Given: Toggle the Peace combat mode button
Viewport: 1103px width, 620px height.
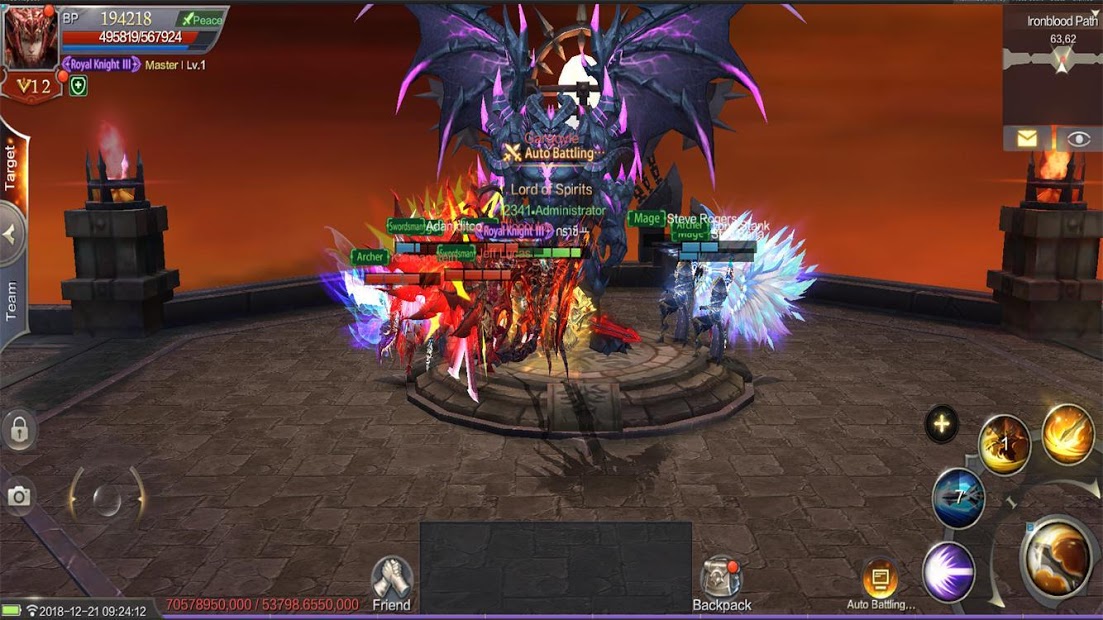Looking at the screenshot, I should pyautogui.click(x=200, y=19).
